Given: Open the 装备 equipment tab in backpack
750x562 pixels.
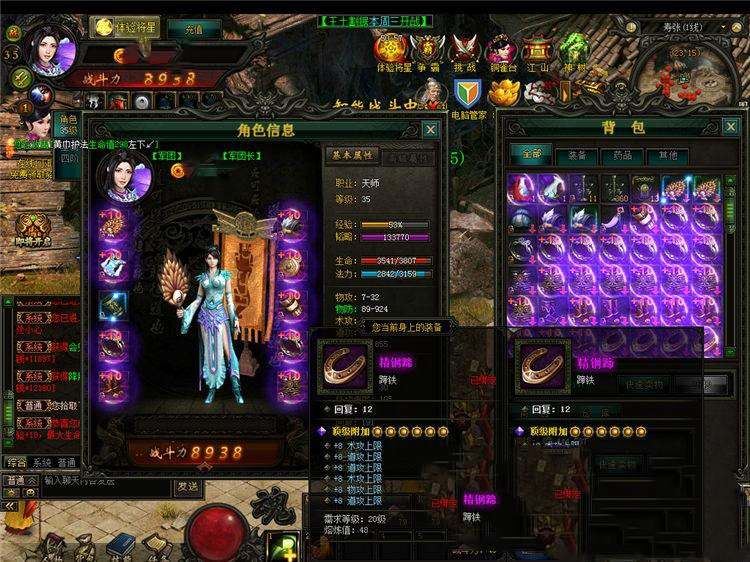Looking at the screenshot, I should (577, 156).
